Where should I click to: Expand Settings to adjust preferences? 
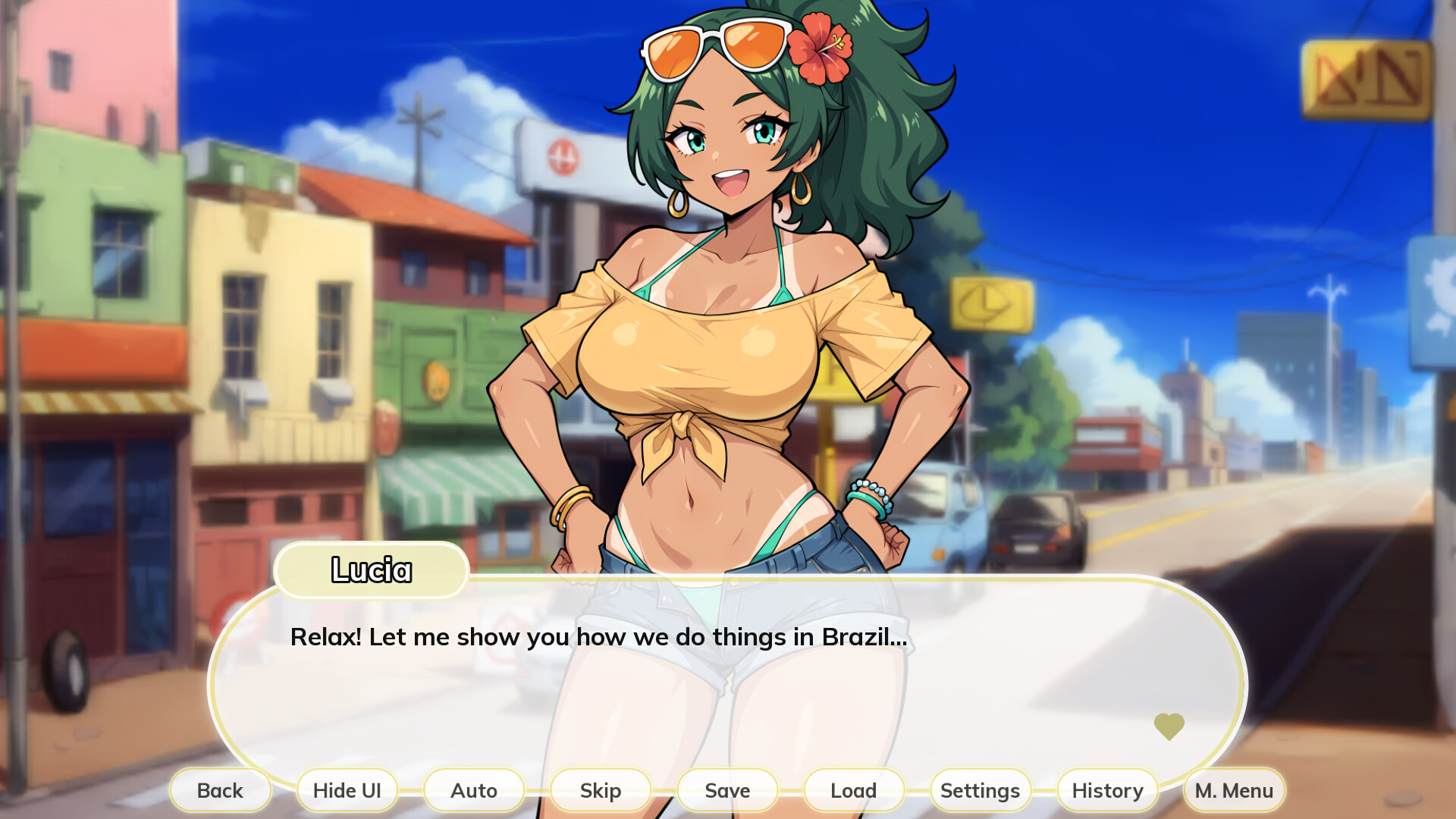point(980,790)
